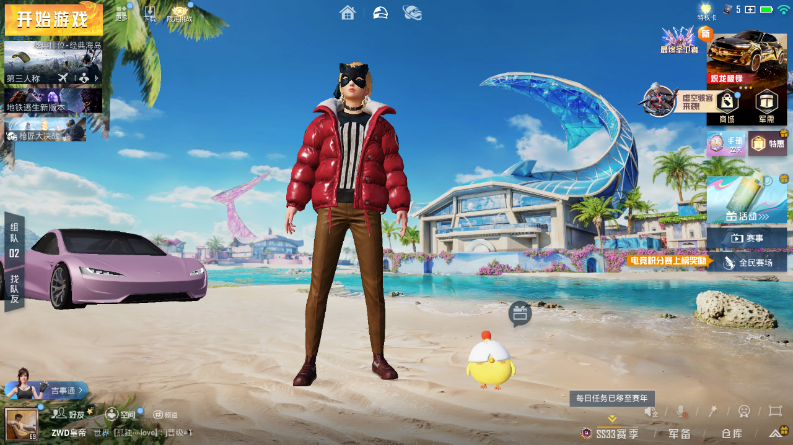Click the player avatar portrait
The width and height of the screenshot is (793, 445).
pos(16,423)
